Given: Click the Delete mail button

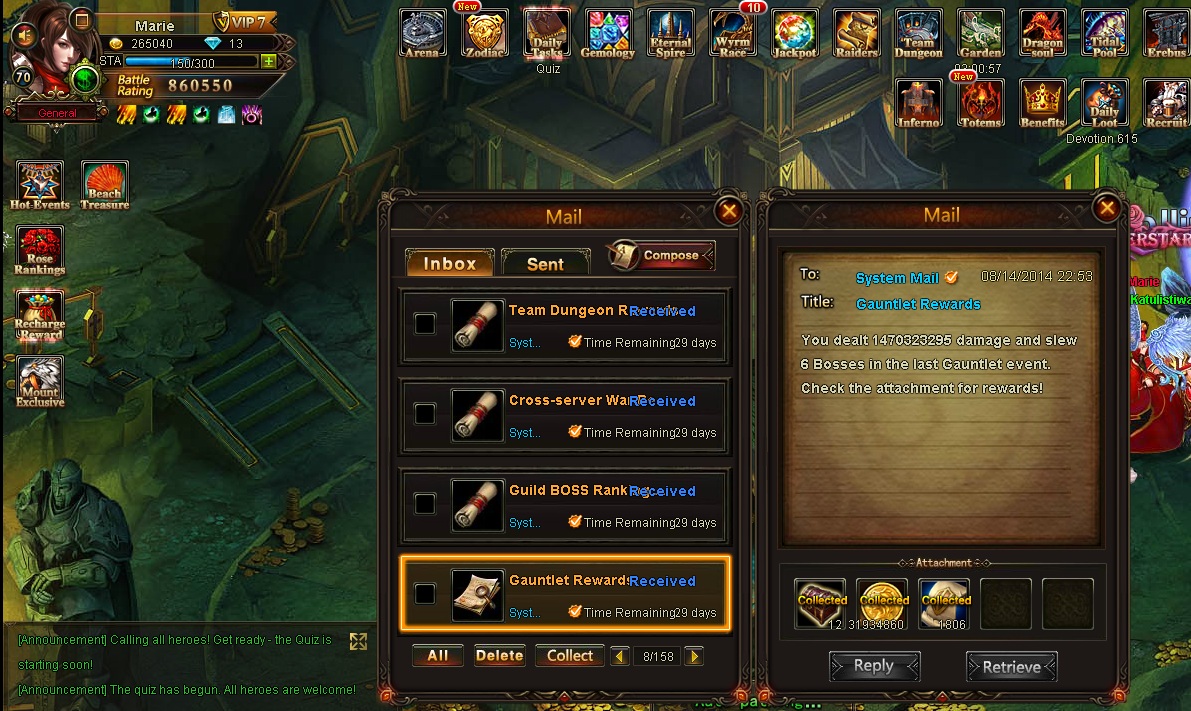Looking at the screenshot, I should tap(499, 656).
